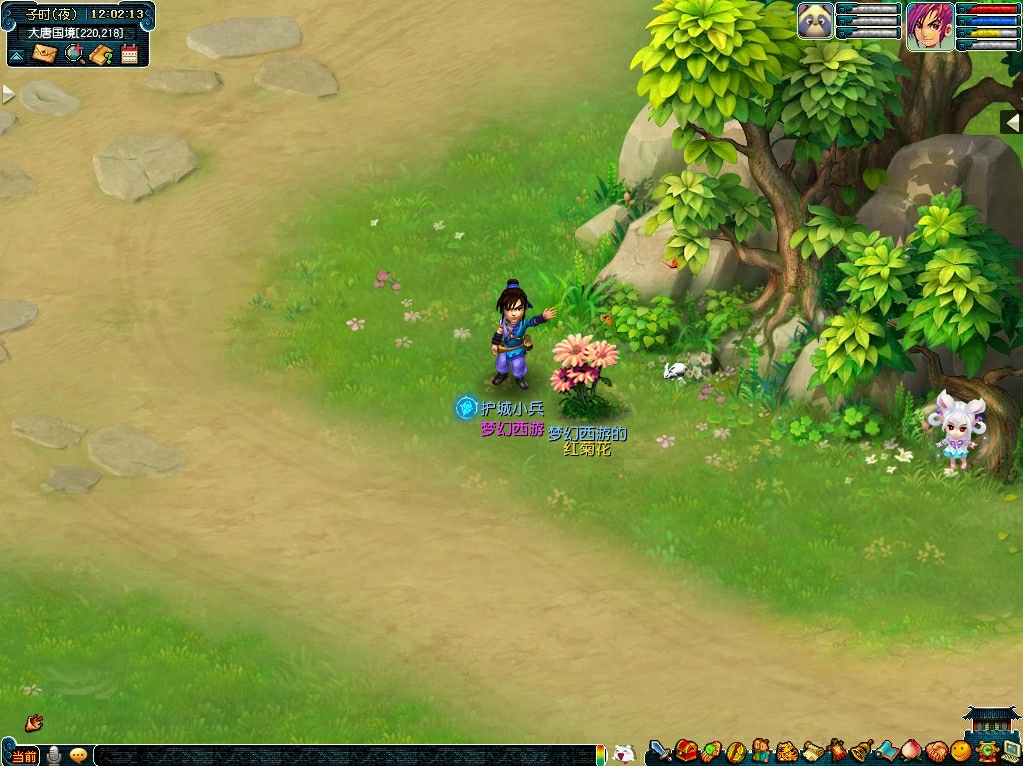The height and width of the screenshot is (766, 1023).
Task: Open the world map magnifier icon
Action: point(74,54)
